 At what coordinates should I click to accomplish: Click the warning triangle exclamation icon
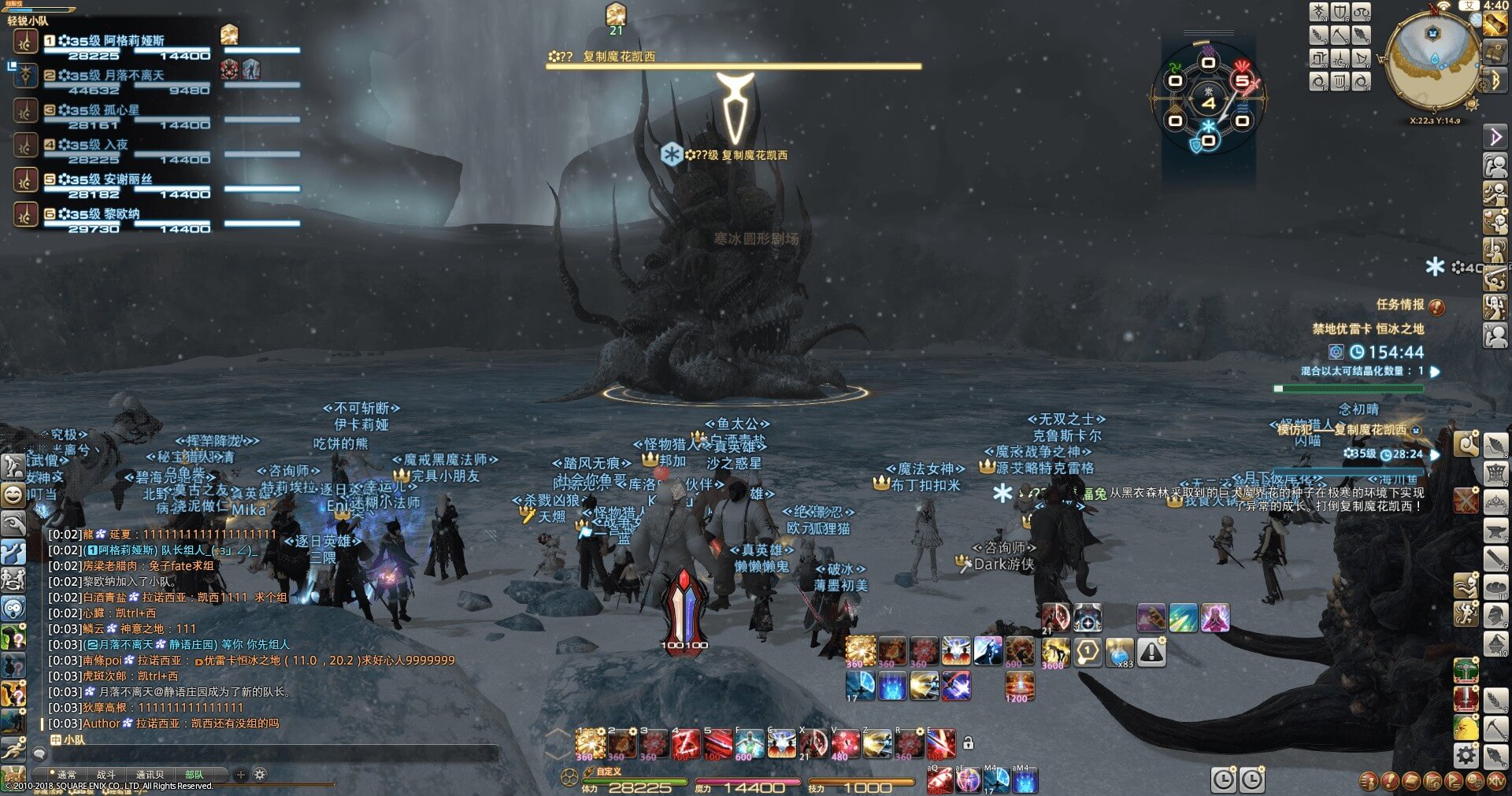point(1151,652)
